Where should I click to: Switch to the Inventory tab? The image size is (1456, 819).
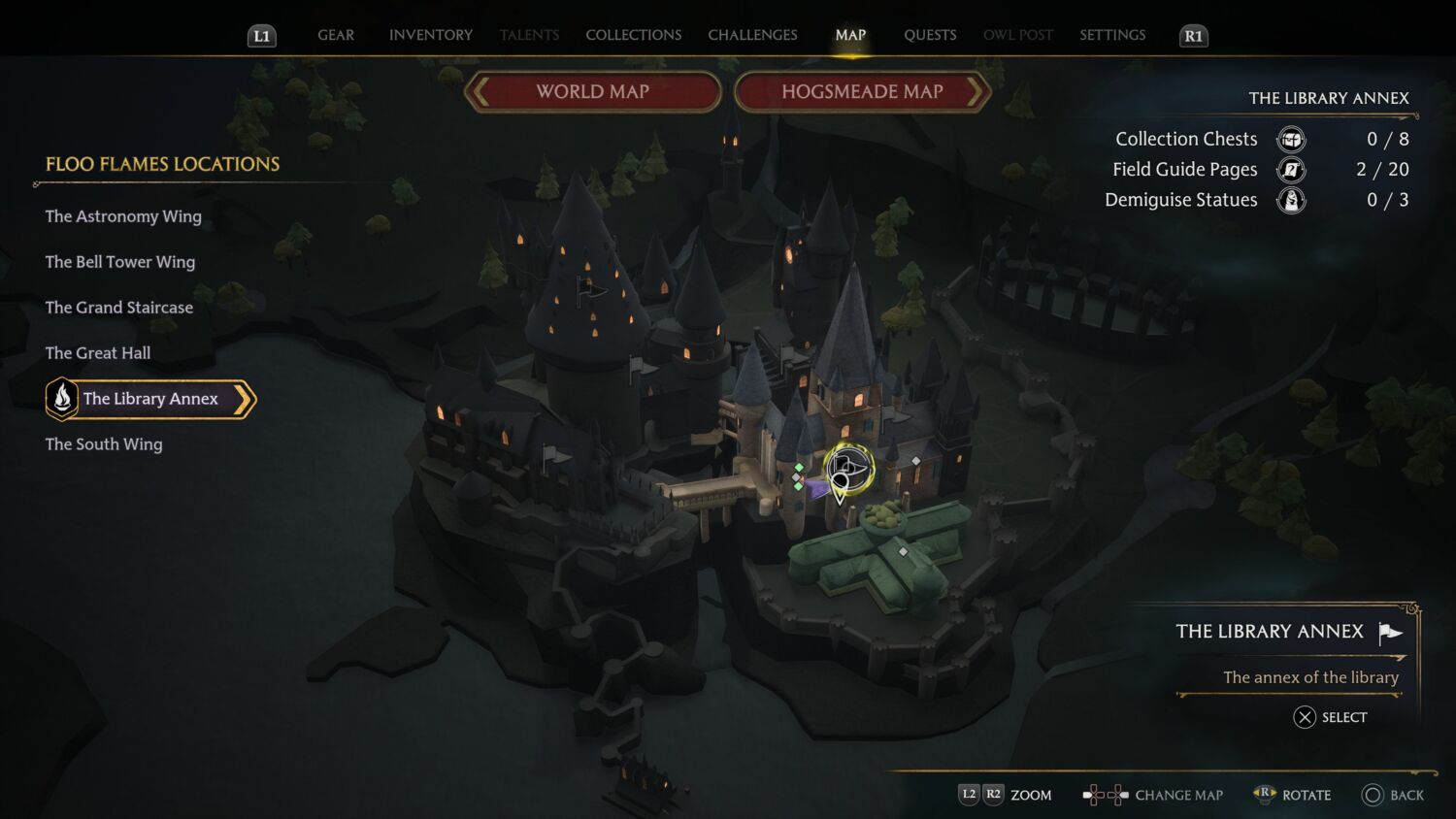coord(431,35)
